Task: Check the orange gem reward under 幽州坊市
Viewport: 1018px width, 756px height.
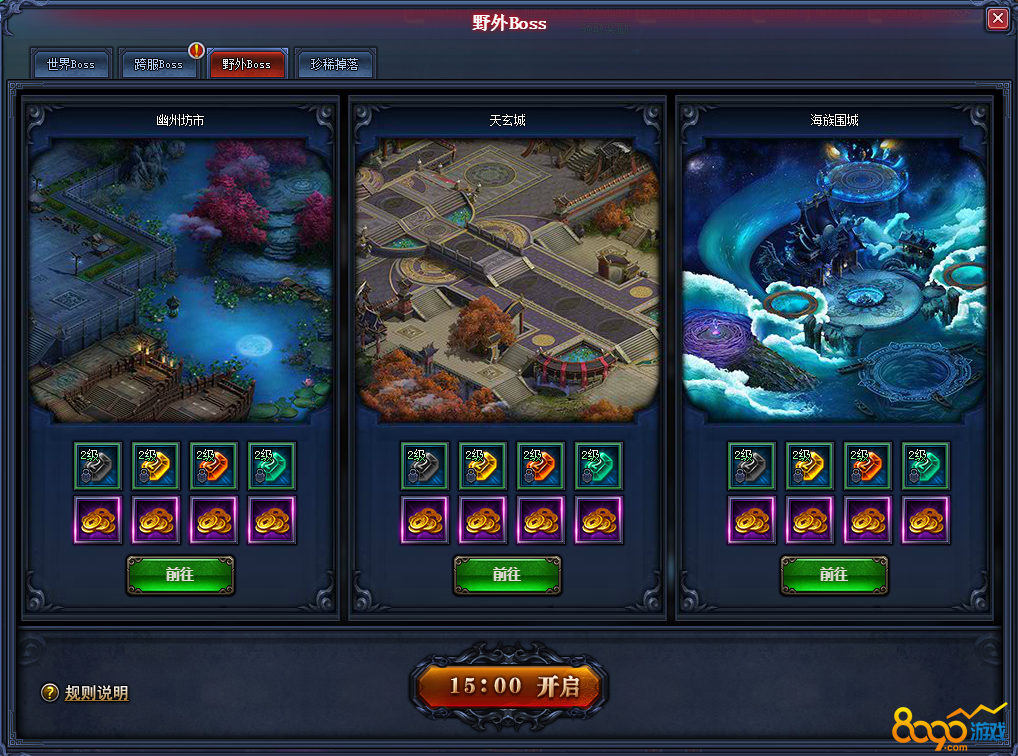Action: tap(214, 466)
